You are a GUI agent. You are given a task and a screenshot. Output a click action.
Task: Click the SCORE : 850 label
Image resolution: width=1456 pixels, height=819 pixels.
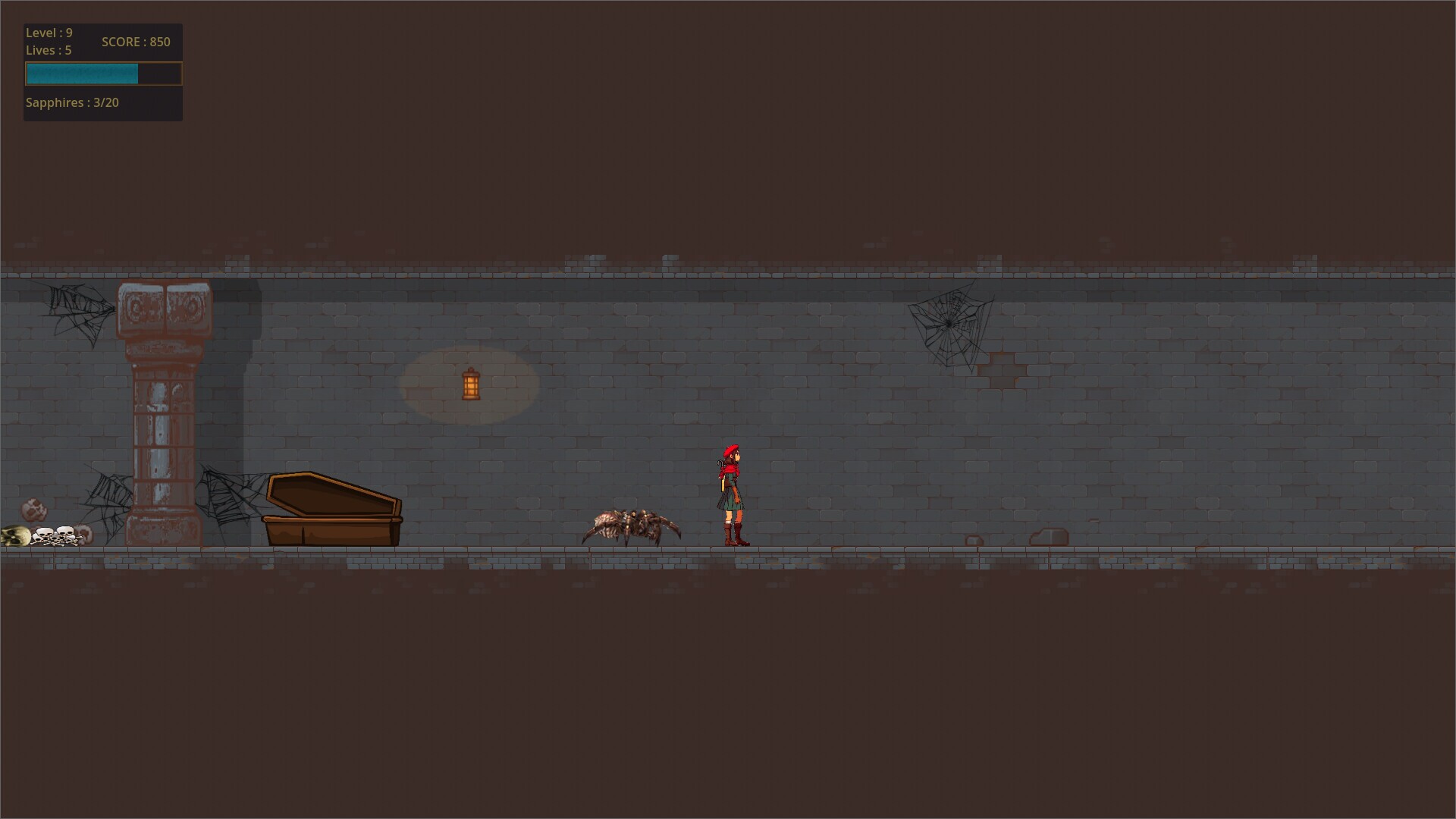click(136, 42)
